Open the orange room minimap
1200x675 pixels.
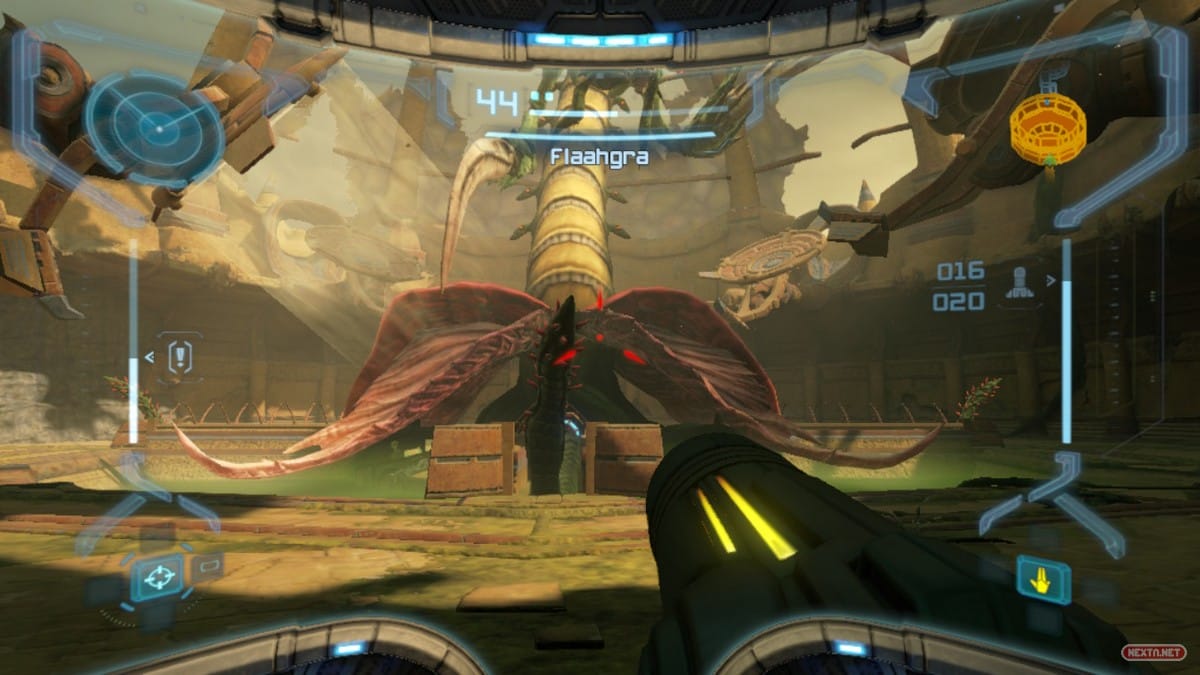pyautogui.click(x=1048, y=128)
